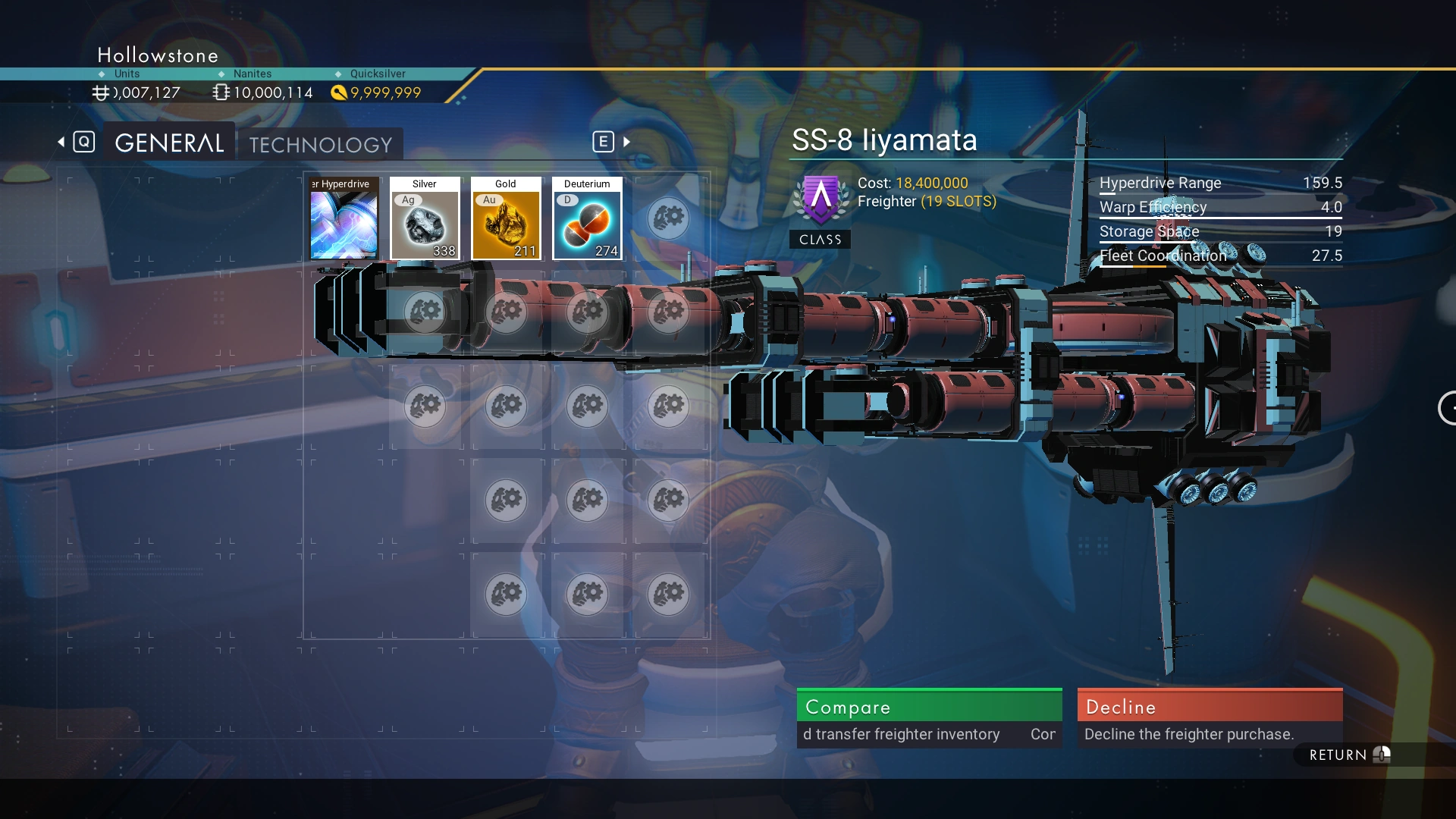The width and height of the screenshot is (1456, 819).
Task: Open the Deuterium inventory slot
Action: [587, 219]
